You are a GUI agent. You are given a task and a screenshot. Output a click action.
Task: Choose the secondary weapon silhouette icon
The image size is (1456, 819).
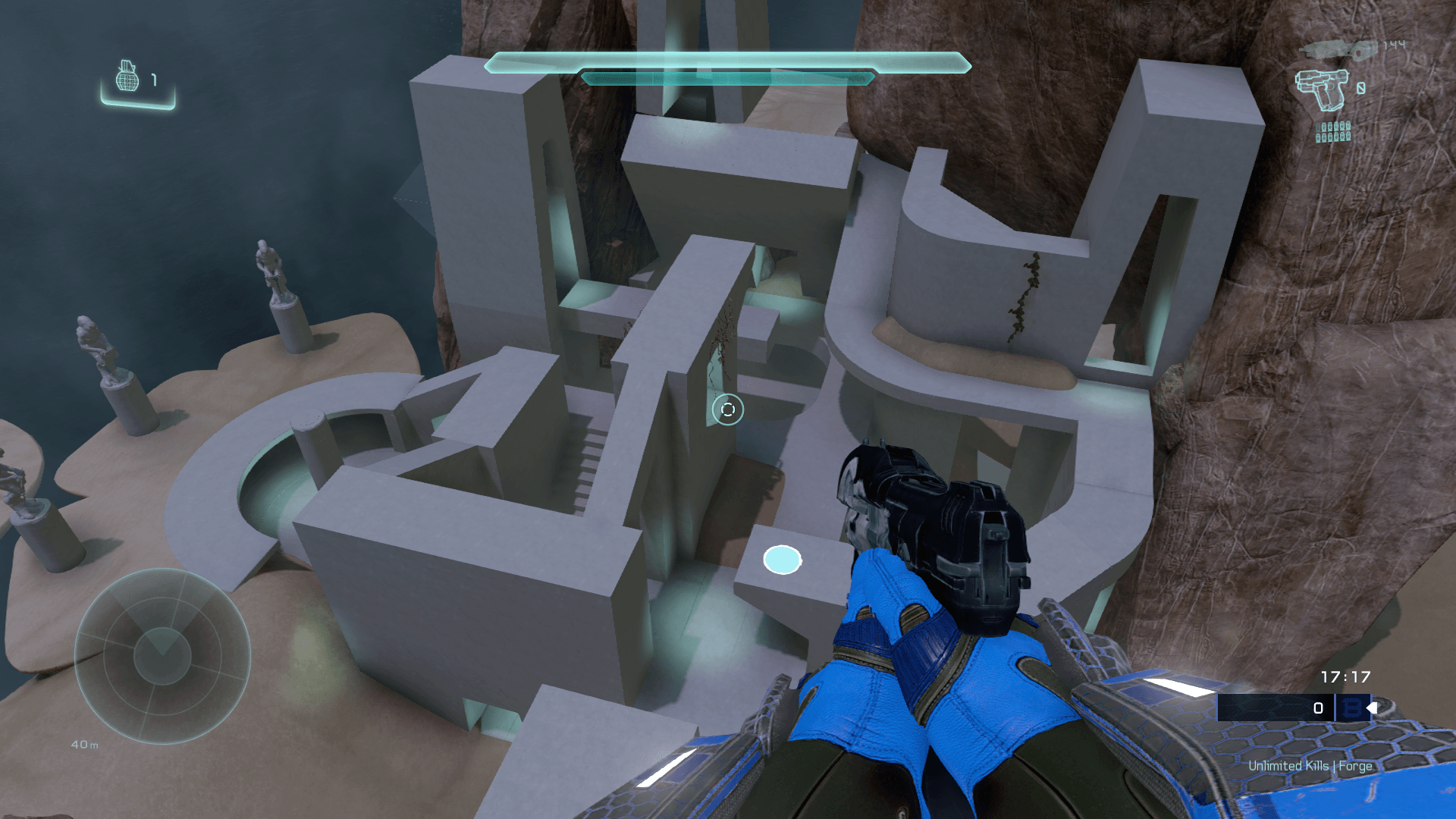coord(1338,49)
